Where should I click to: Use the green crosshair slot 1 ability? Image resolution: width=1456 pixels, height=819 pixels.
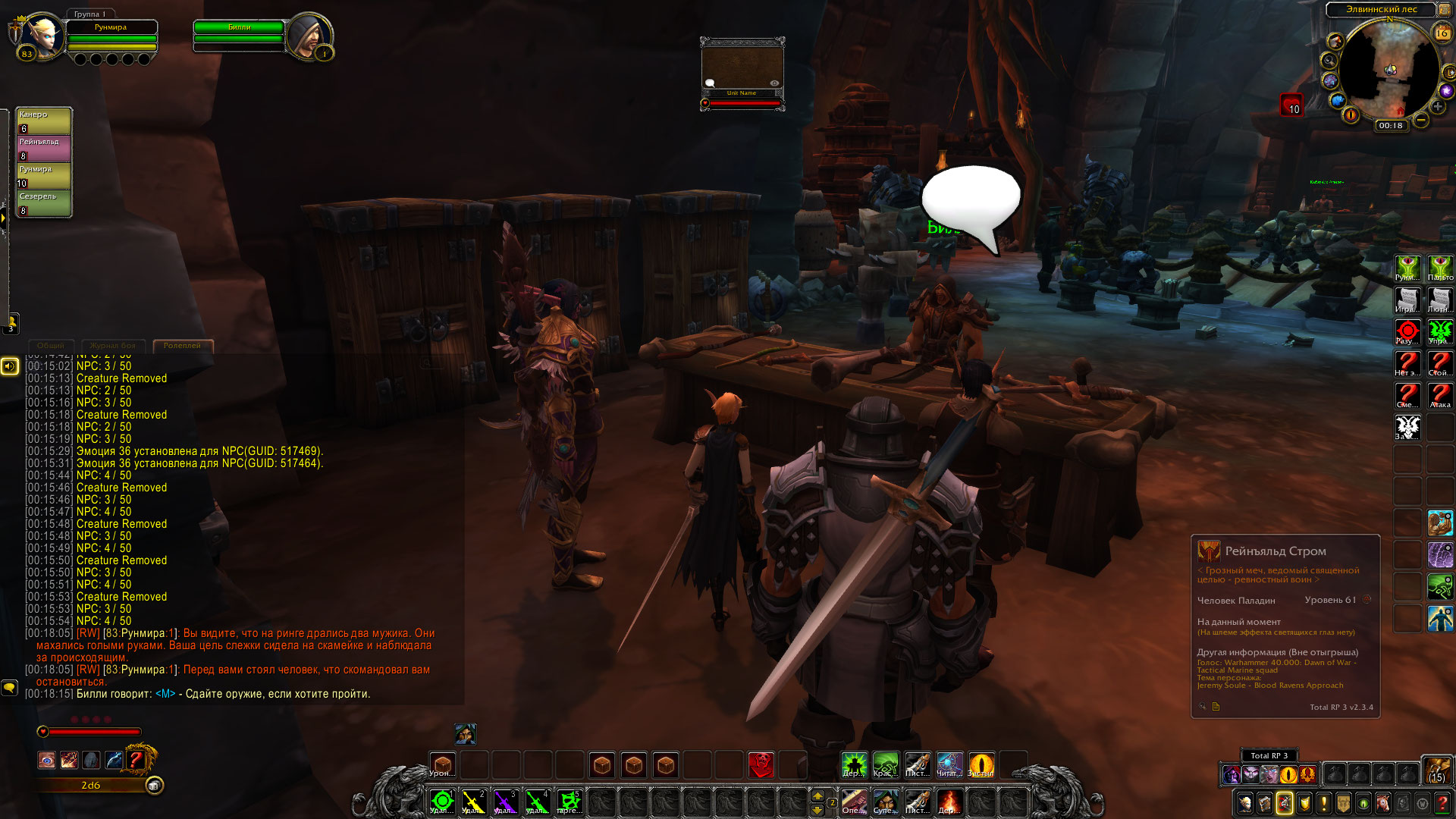[x=442, y=801]
